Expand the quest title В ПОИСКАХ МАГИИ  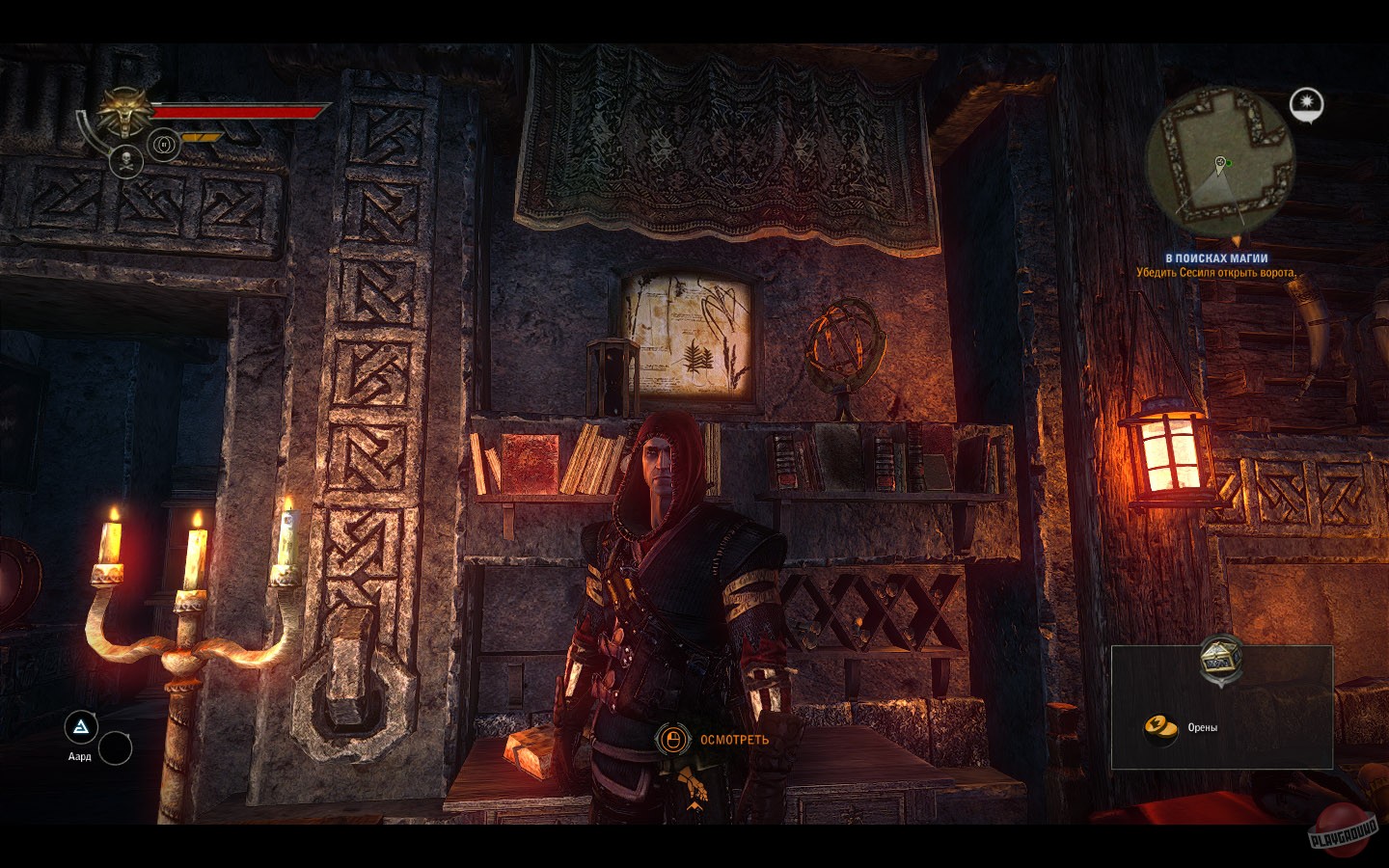1217,257
